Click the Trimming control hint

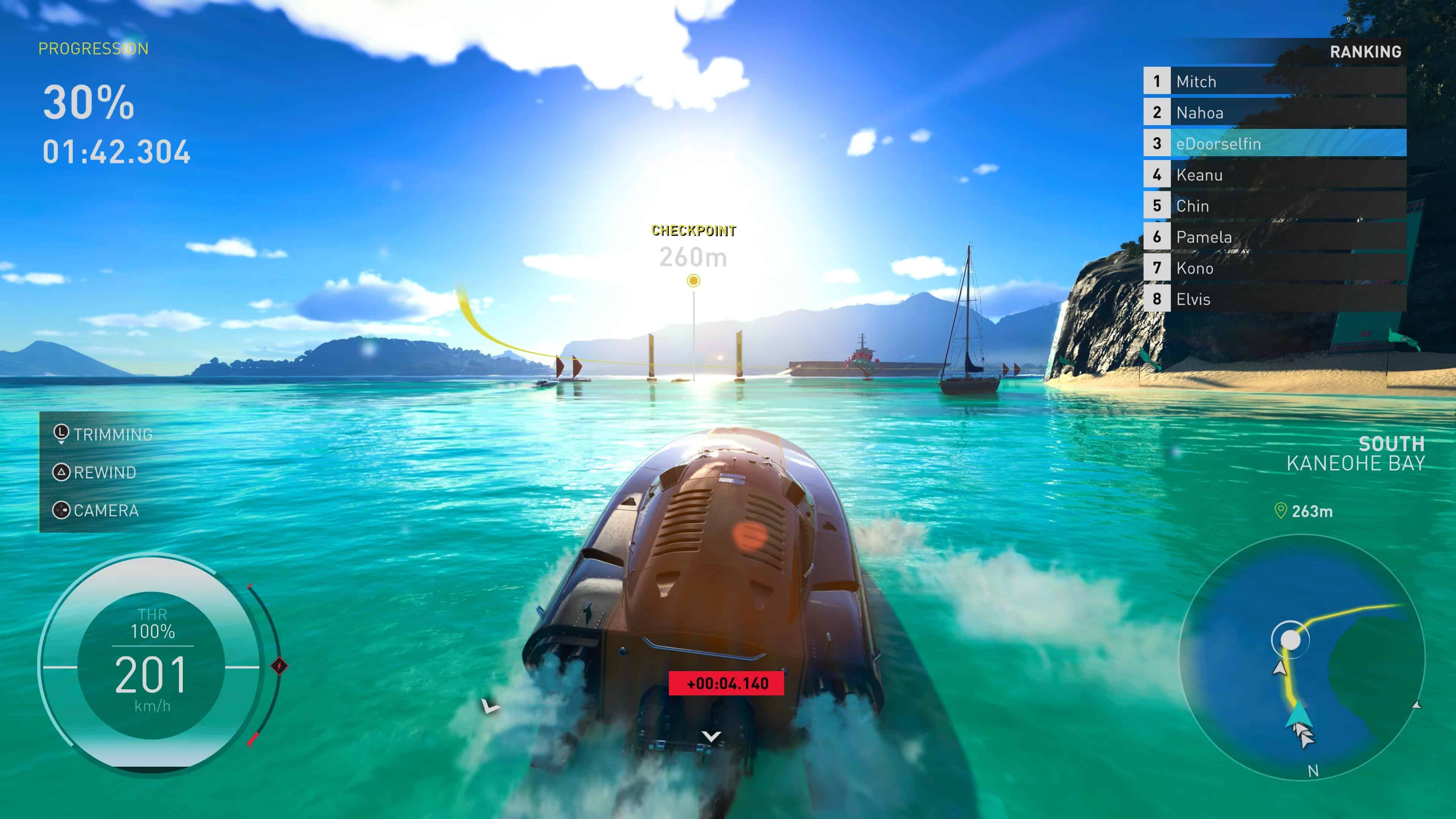click(x=104, y=434)
